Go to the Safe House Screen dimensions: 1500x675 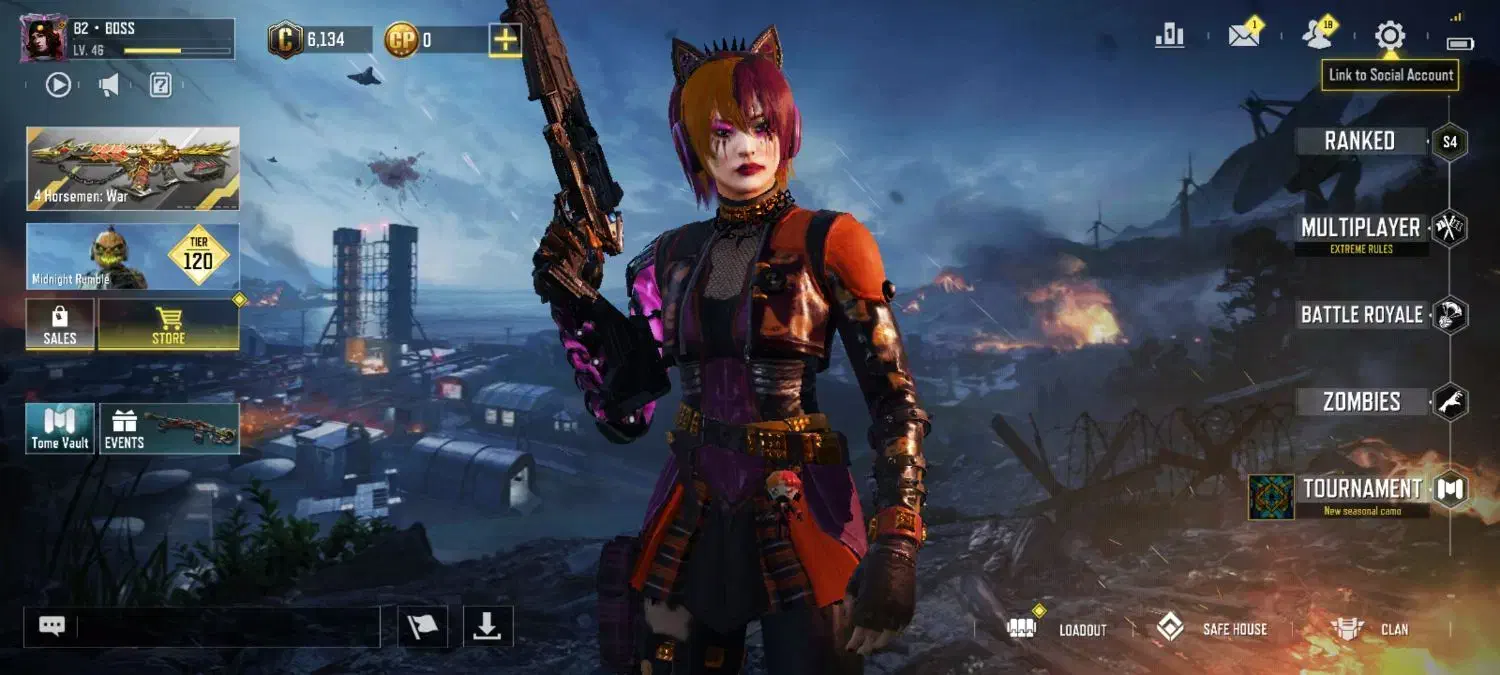1212,629
